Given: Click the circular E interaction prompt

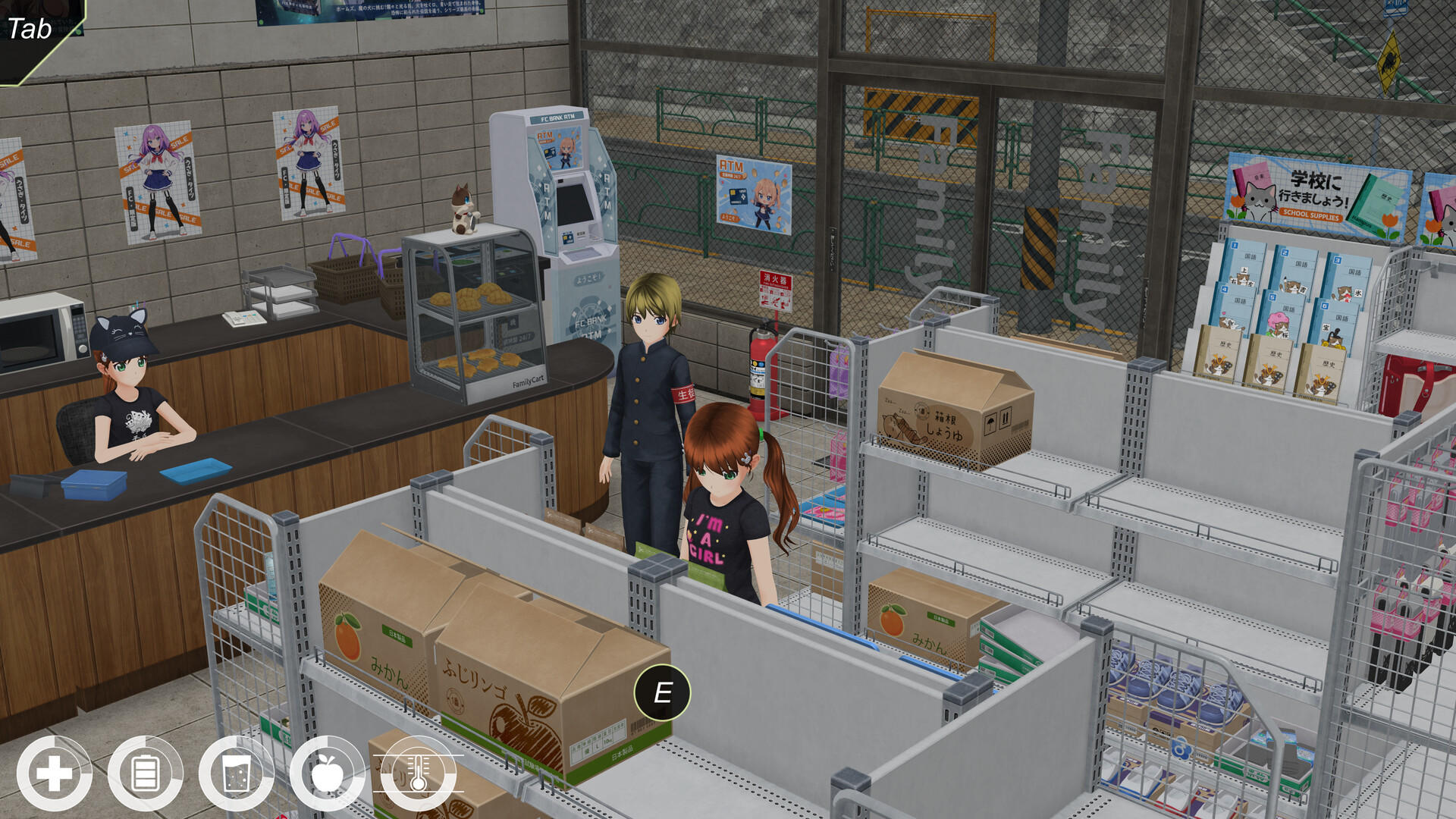Looking at the screenshot, I should click(661, 692).
